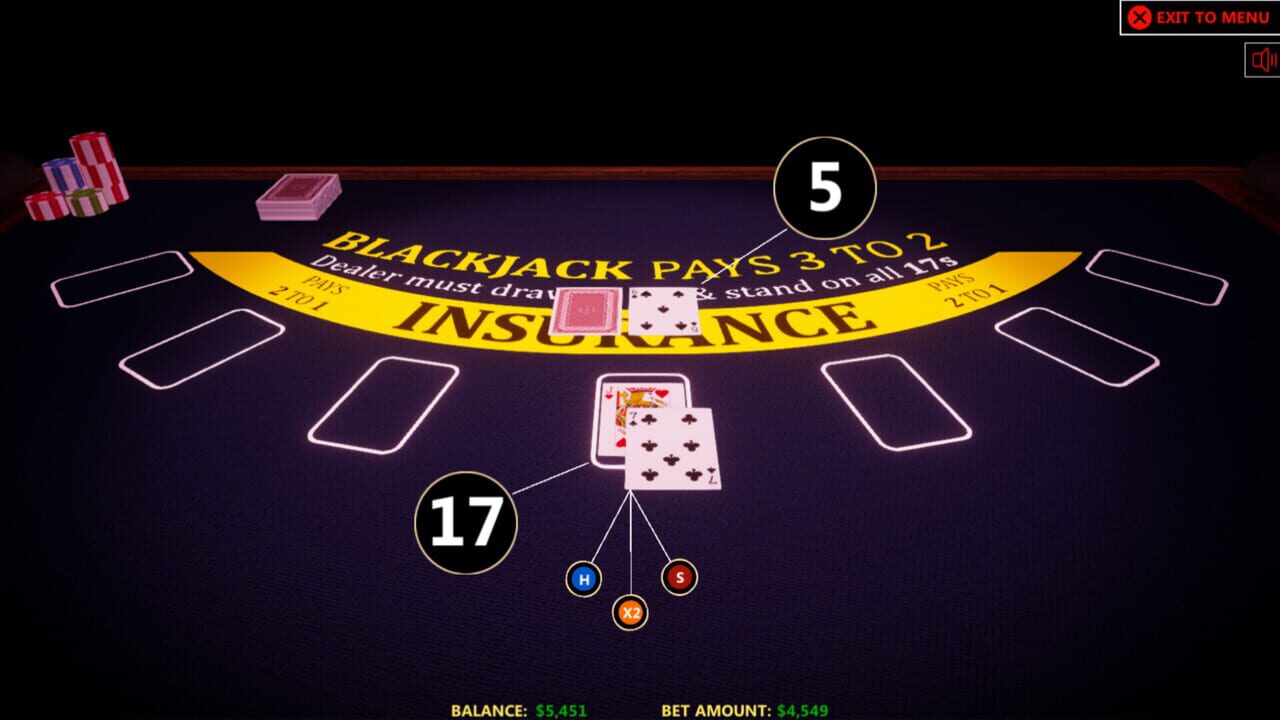Select the blue H hit icon

(583, 577)
